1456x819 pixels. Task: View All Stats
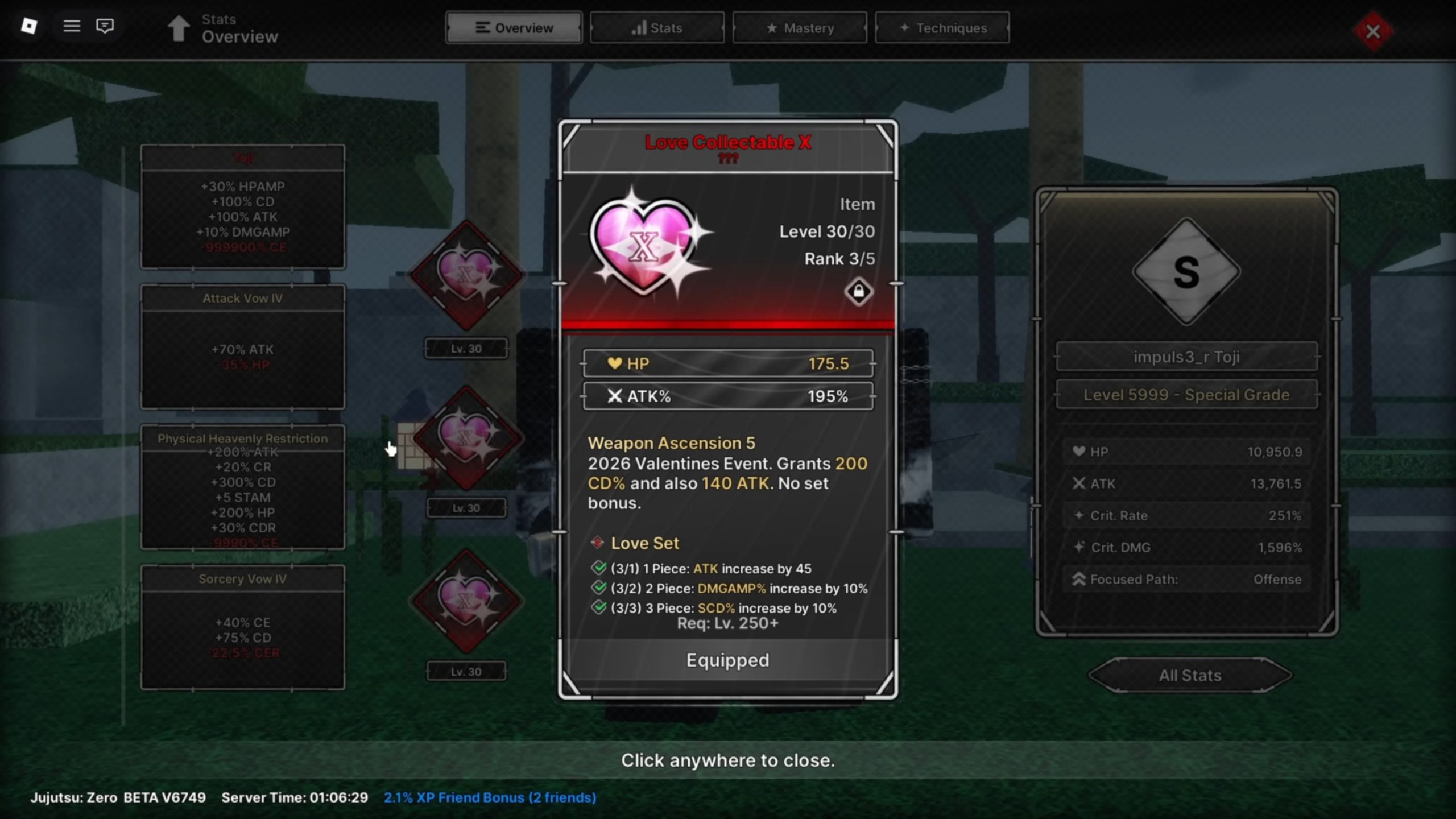(x=1190, y=675)
